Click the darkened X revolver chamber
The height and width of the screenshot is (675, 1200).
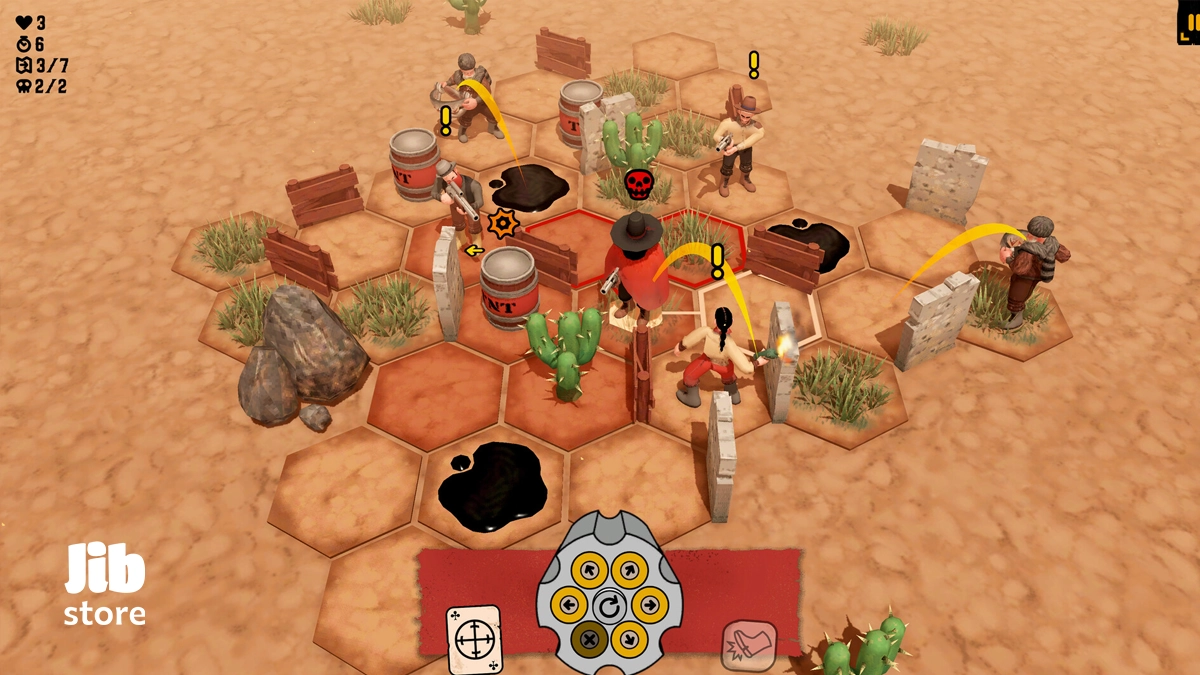589,639
